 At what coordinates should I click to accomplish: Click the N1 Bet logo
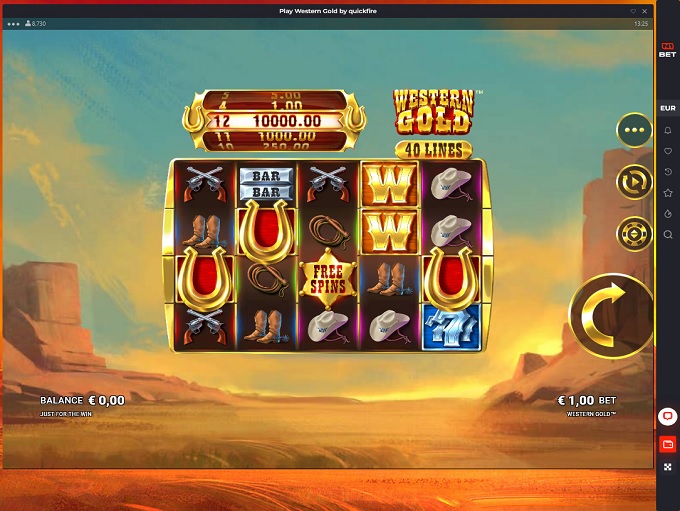tap(668, 50)
